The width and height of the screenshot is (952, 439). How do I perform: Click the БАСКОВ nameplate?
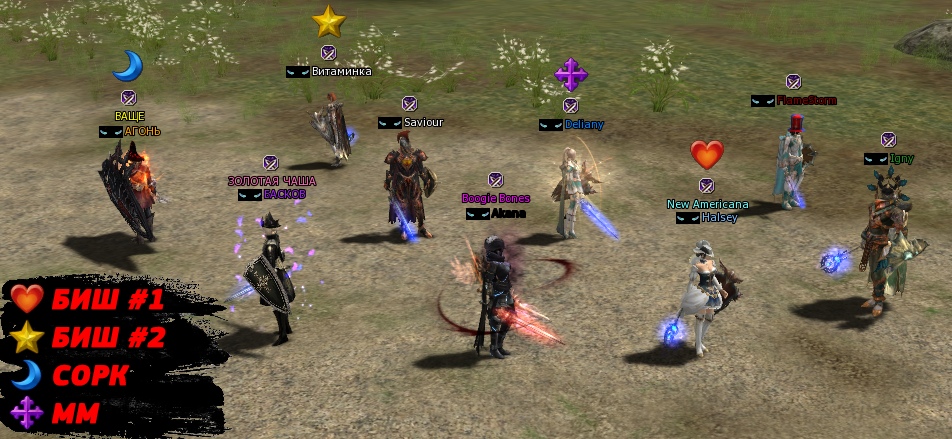[x=284, y=195]
